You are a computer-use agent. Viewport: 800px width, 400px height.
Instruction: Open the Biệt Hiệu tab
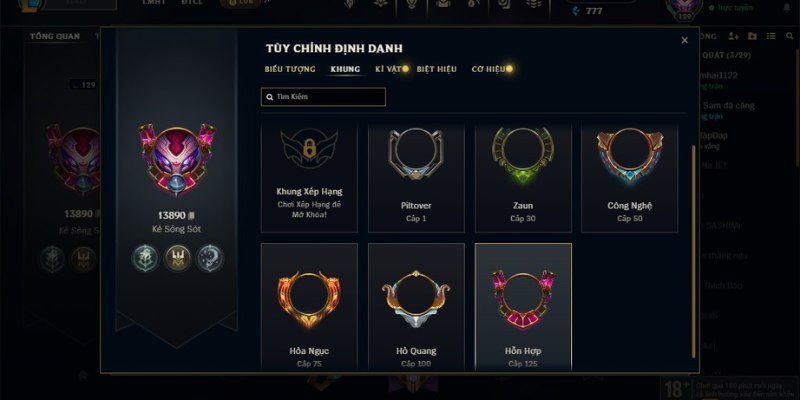[436, 69]
